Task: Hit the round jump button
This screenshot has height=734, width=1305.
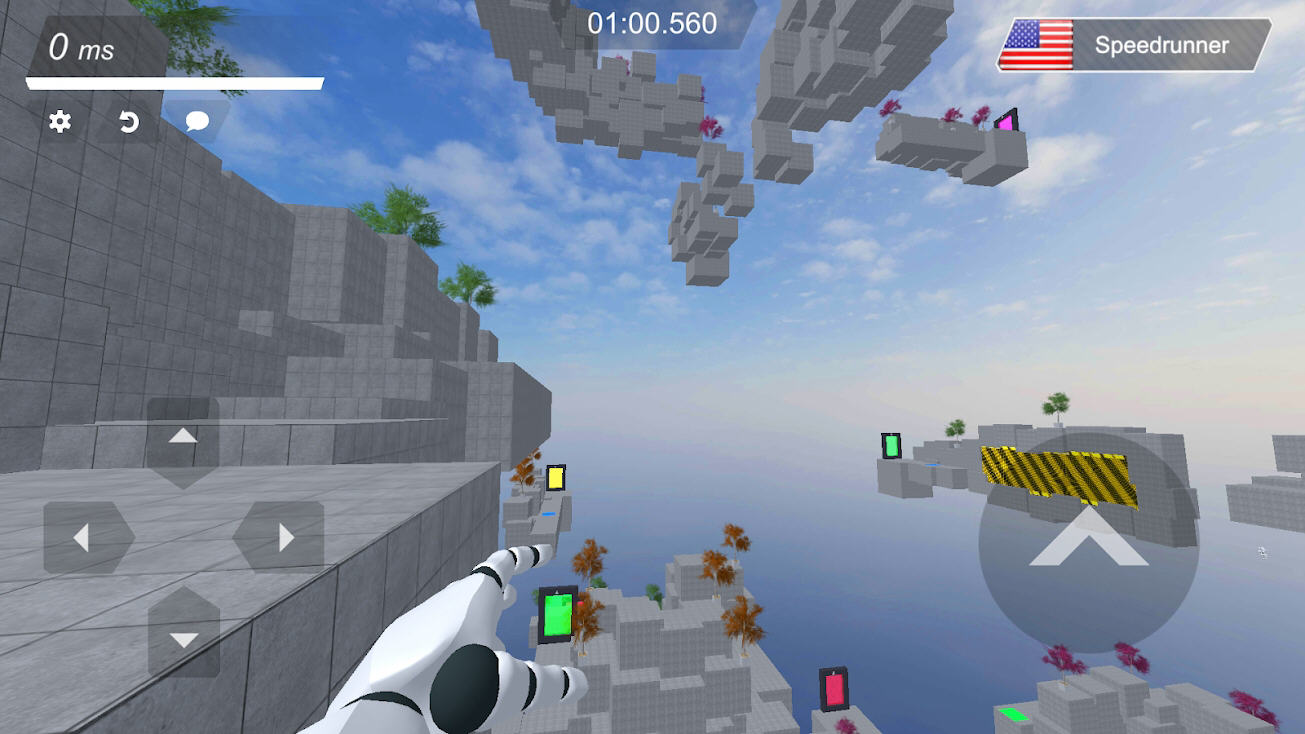Action: [x=1088, y=541]
